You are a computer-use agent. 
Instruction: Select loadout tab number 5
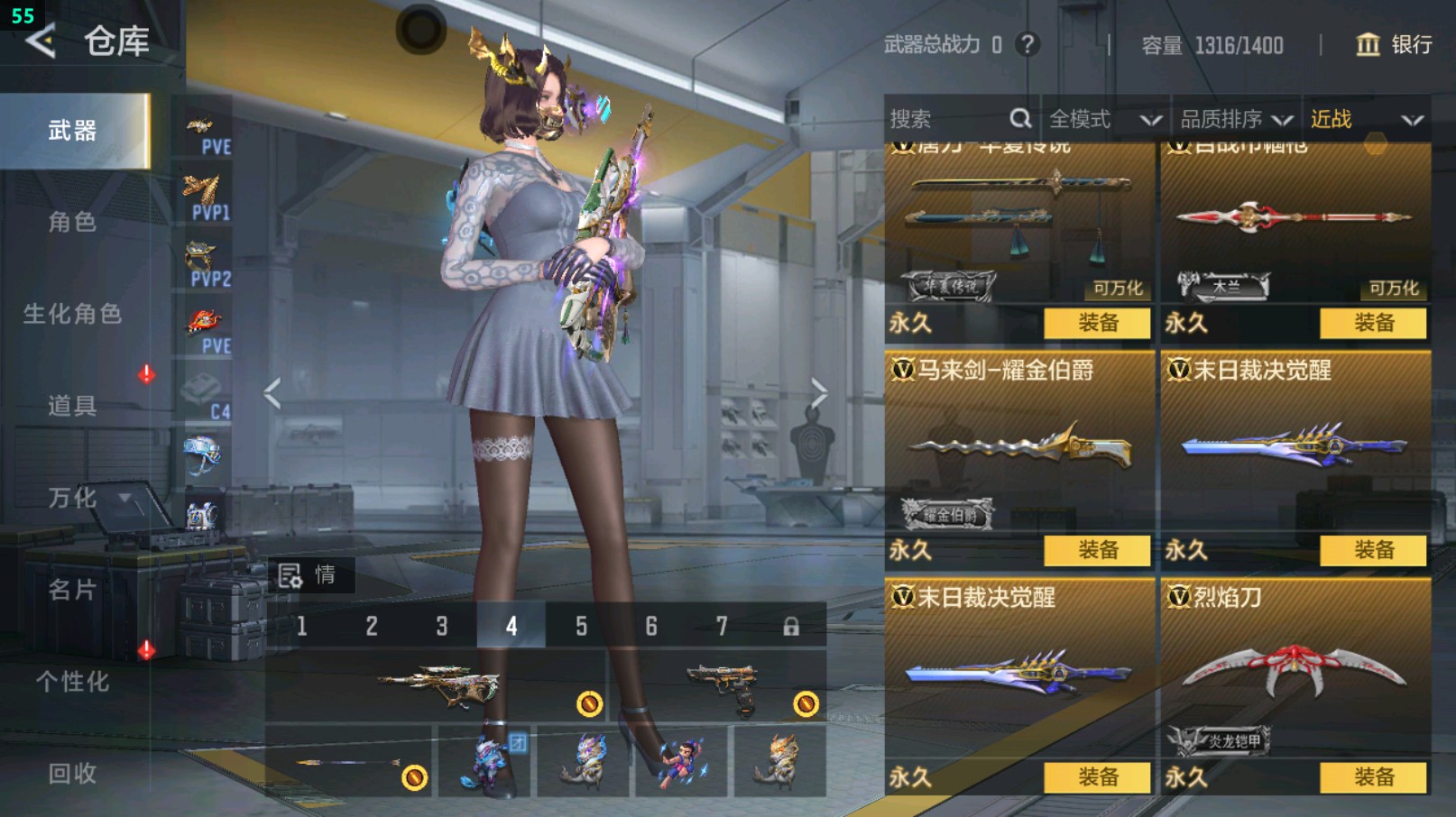581,625
